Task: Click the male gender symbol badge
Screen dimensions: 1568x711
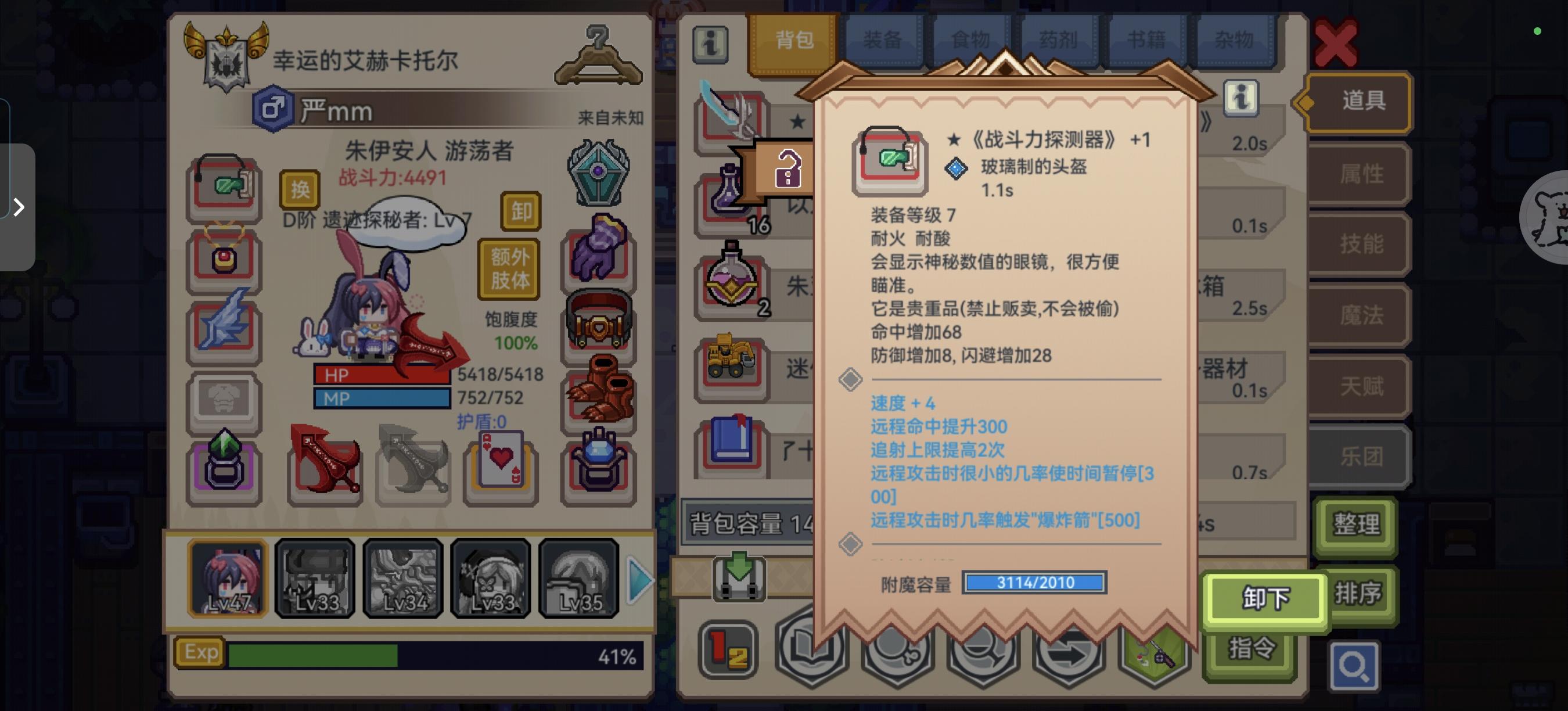Action: (274, 112)
